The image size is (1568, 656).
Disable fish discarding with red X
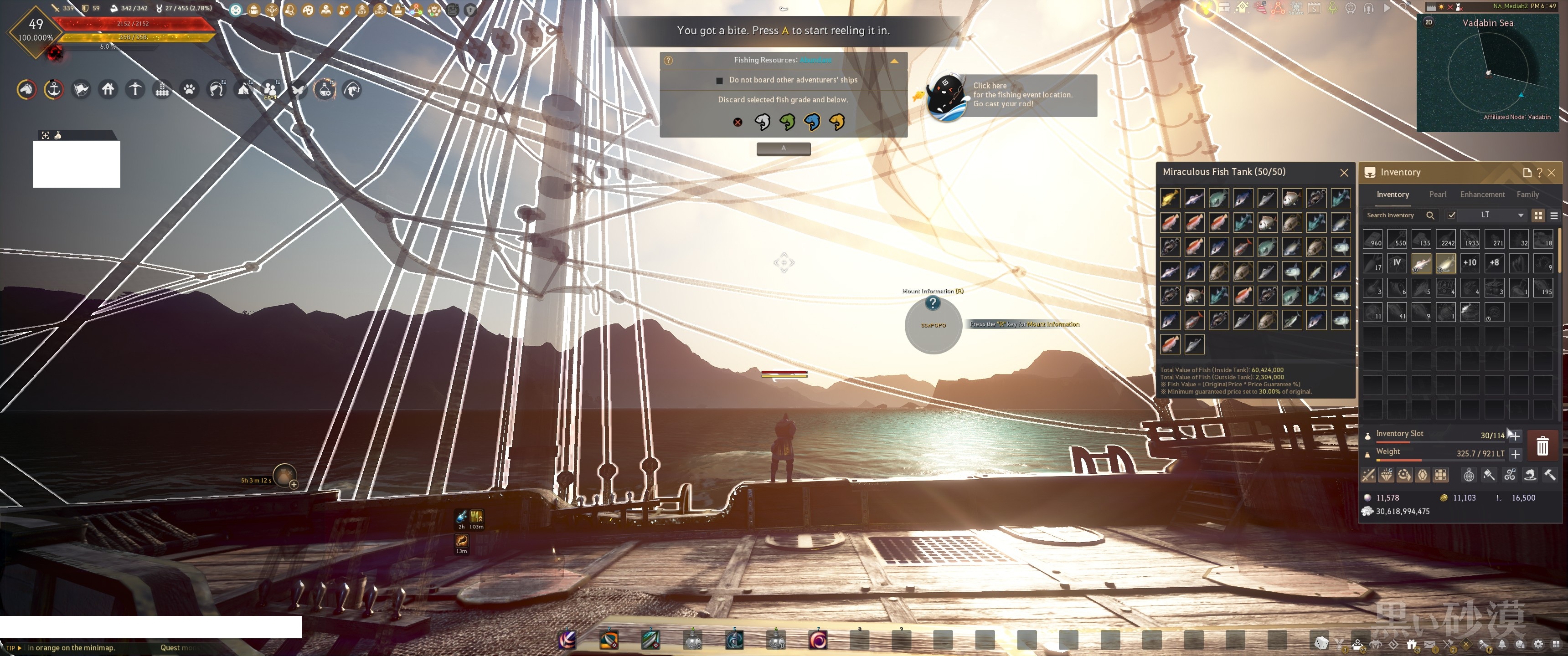737,122
